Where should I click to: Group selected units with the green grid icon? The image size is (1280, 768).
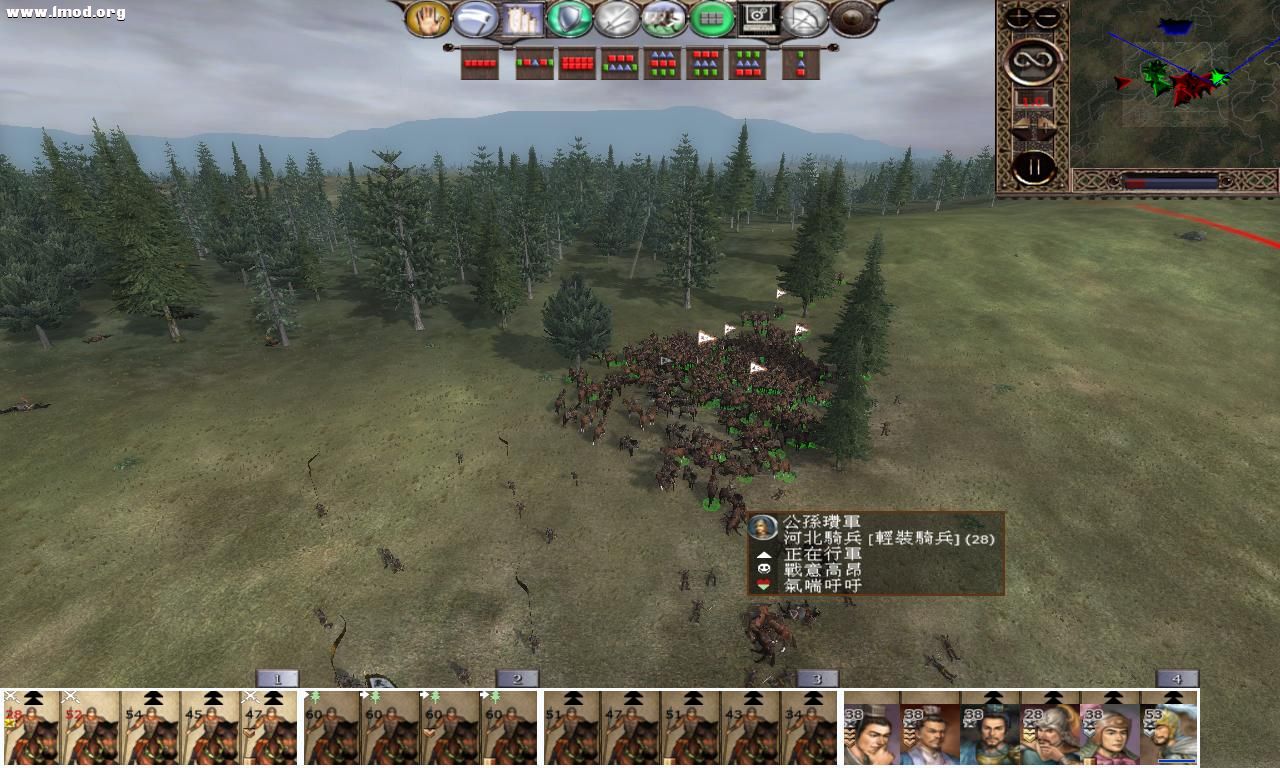pos(712,18)
